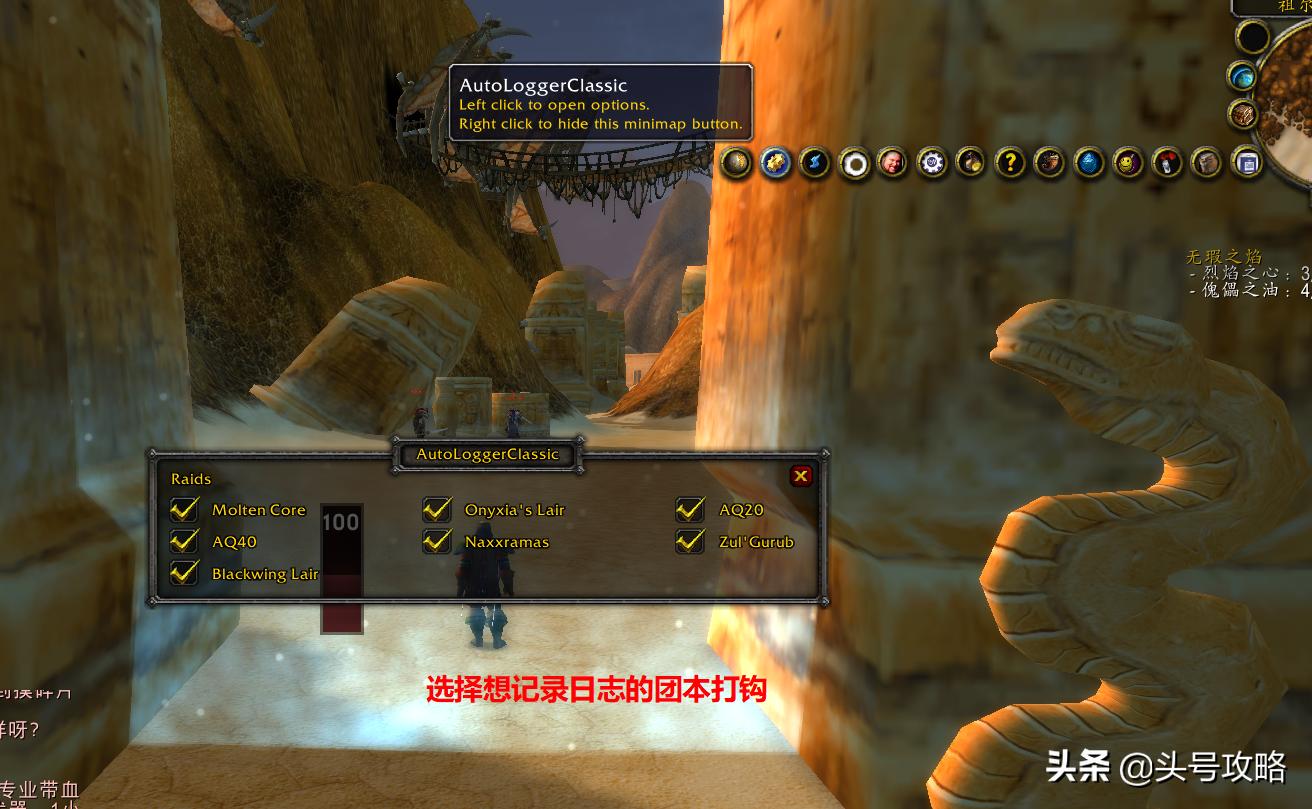Close the AutoLoggerClassic options window
Viewport: 1312px width, 809px height.
800,476
